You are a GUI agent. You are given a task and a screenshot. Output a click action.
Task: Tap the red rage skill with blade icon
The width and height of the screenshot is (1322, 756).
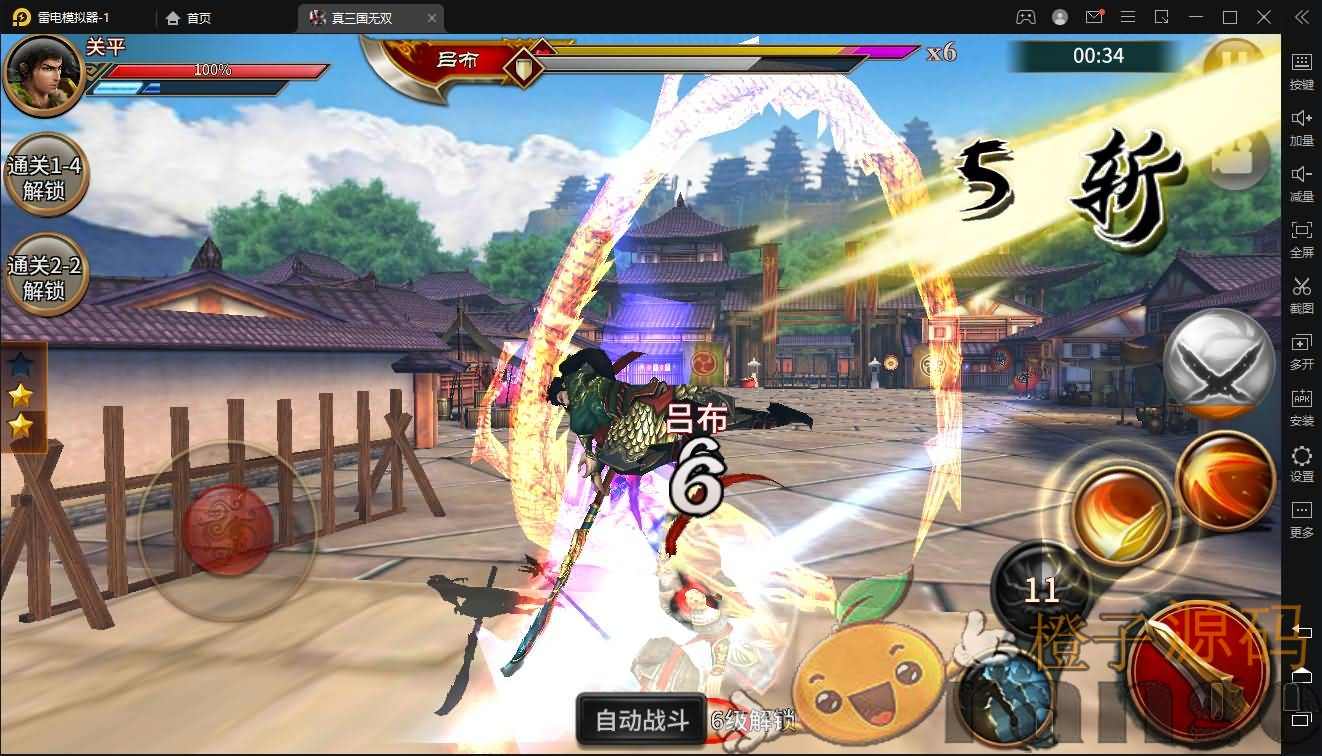[1197, 668]
